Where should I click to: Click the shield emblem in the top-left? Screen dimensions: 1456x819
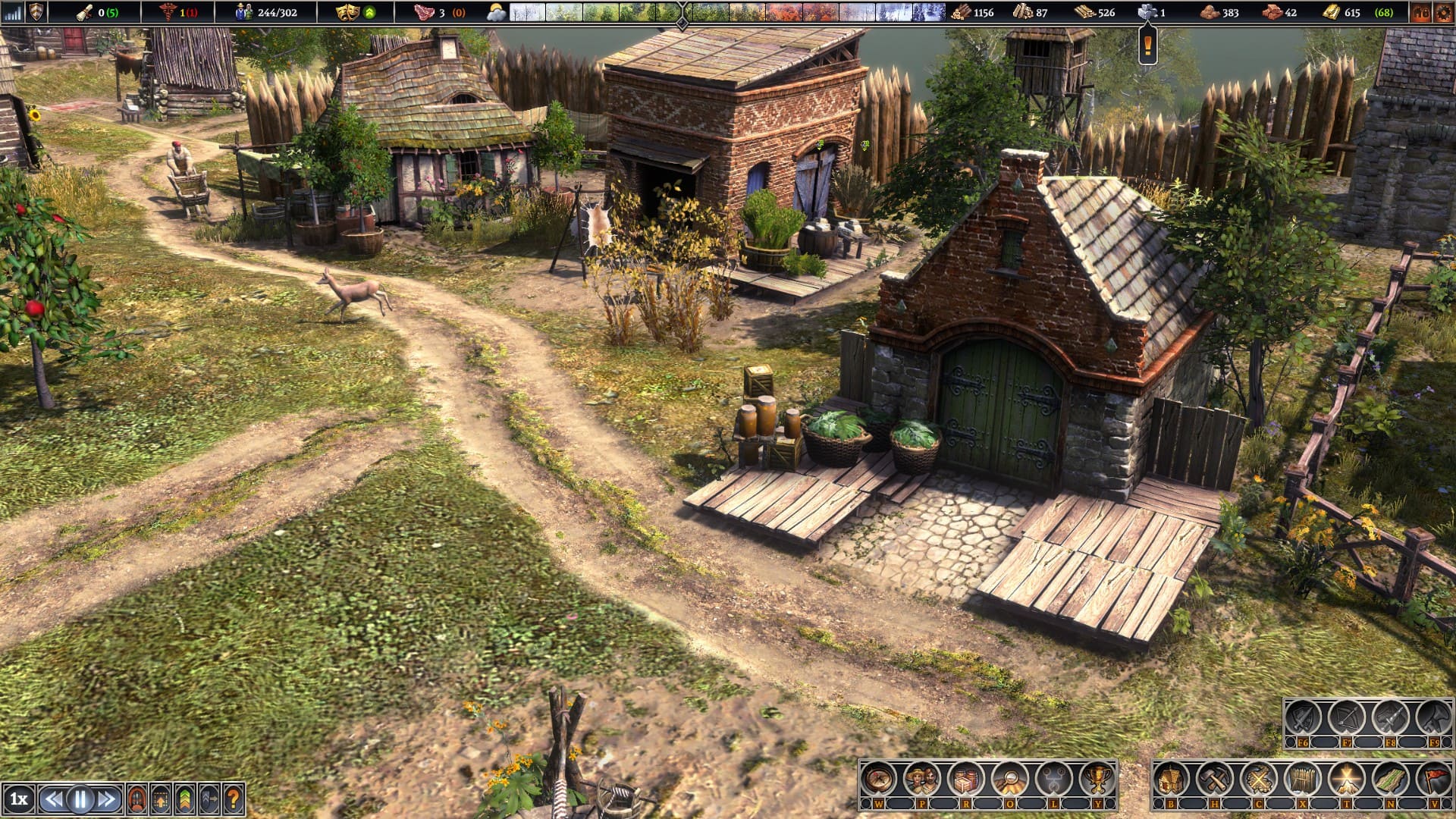pyautogui.click(x=36, y=12)
